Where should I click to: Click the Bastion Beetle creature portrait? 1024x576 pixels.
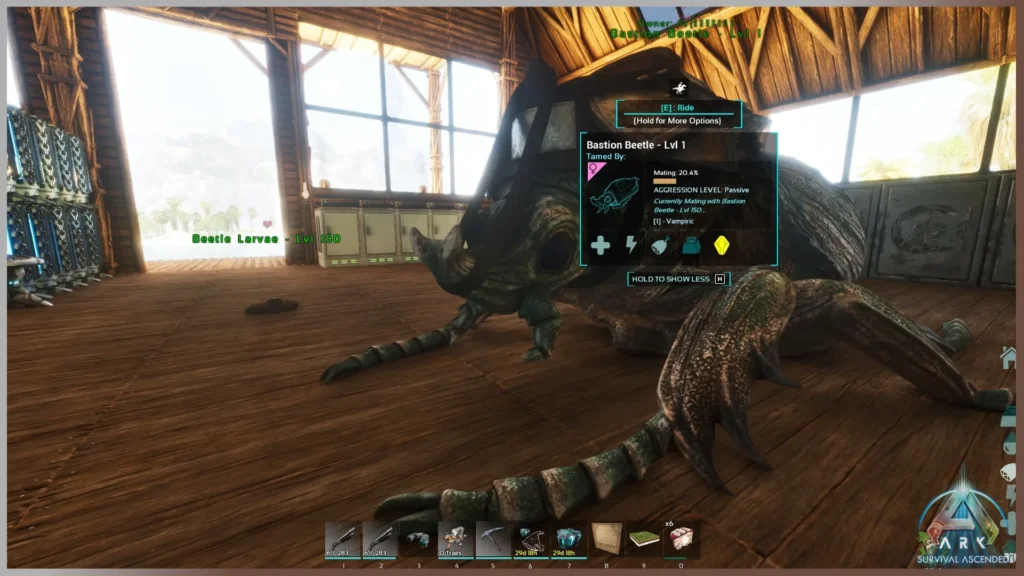(x=615, y=193)
